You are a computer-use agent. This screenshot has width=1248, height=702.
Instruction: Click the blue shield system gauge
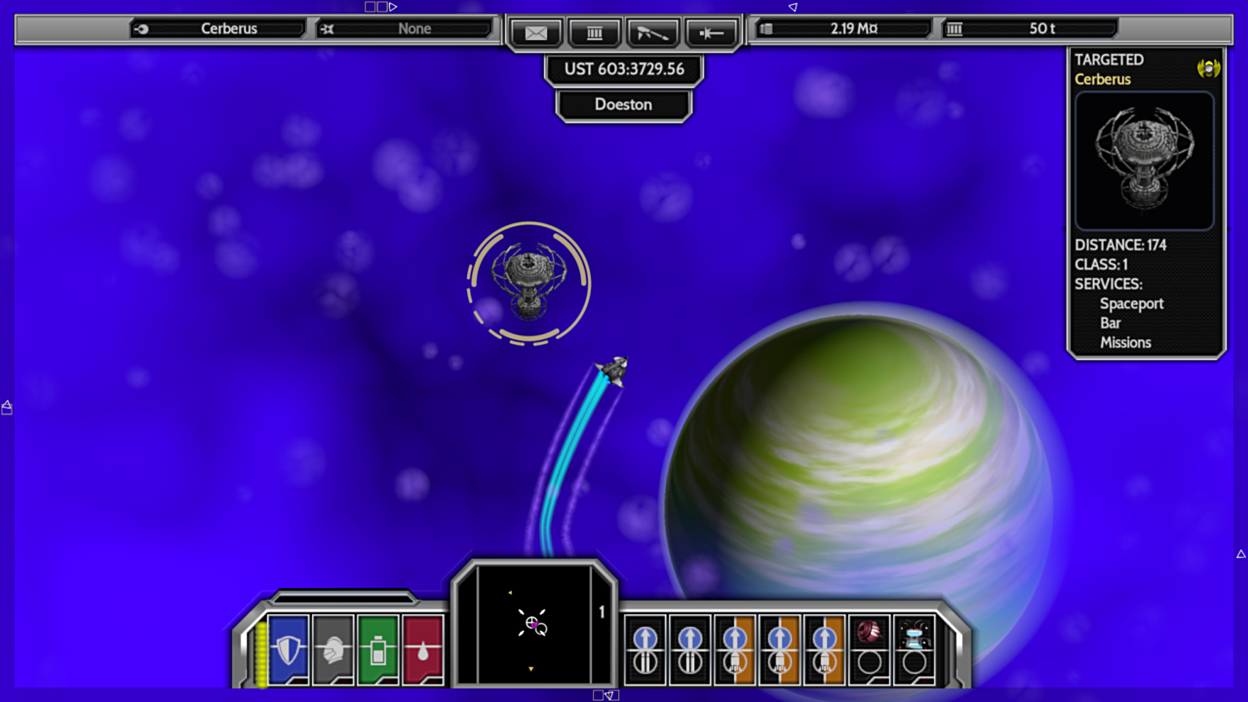pos(288,650)
